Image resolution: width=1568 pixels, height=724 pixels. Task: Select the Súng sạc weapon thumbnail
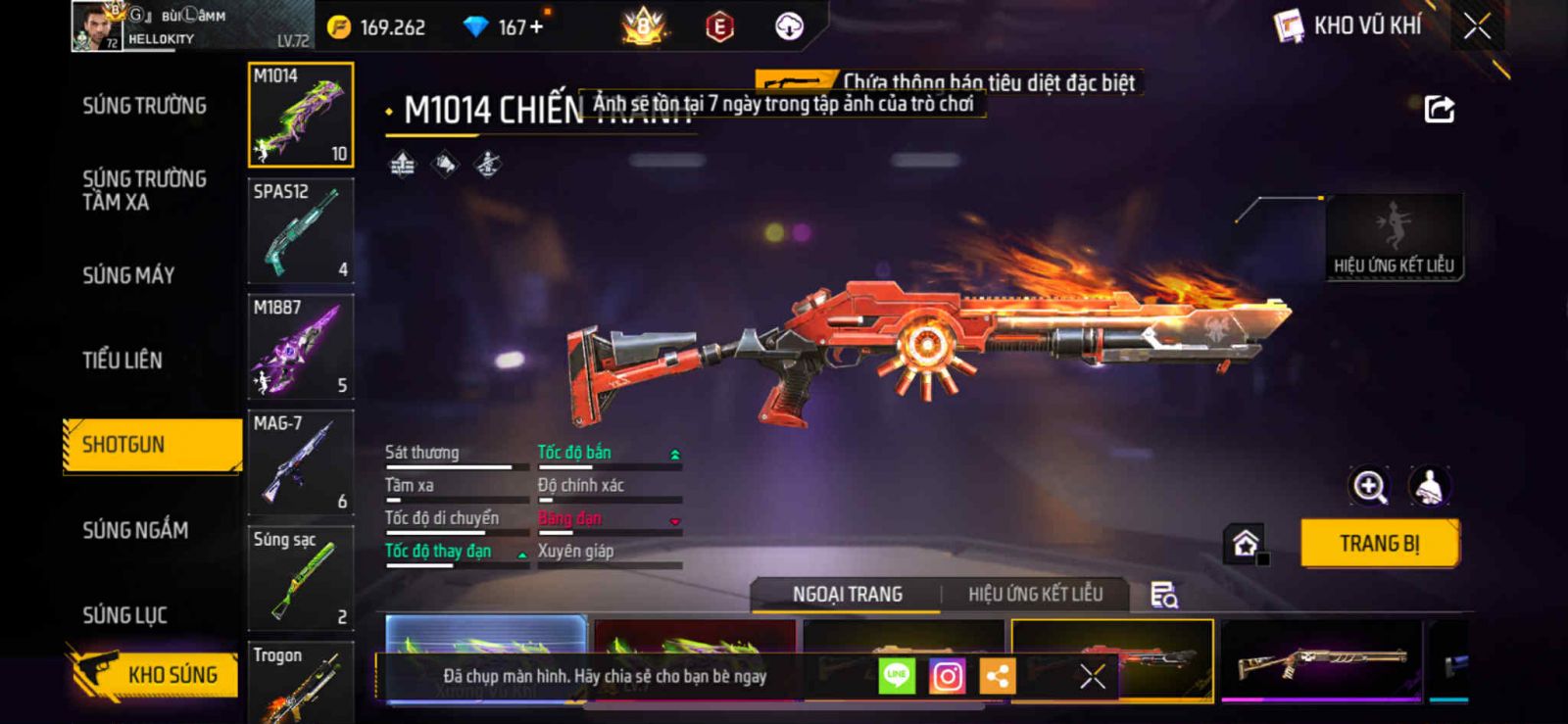tap(300, 578)
